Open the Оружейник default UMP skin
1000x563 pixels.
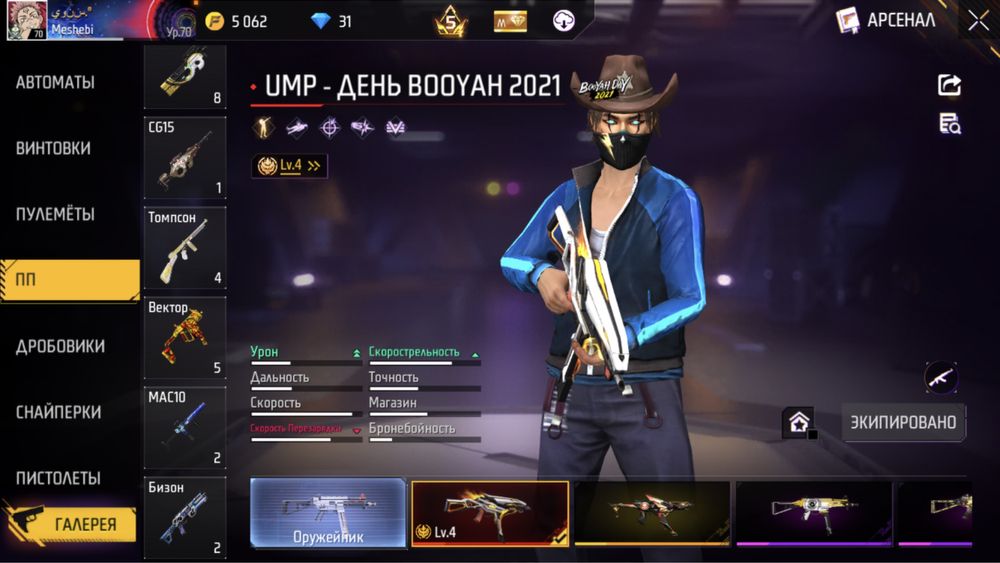(328, 513)
